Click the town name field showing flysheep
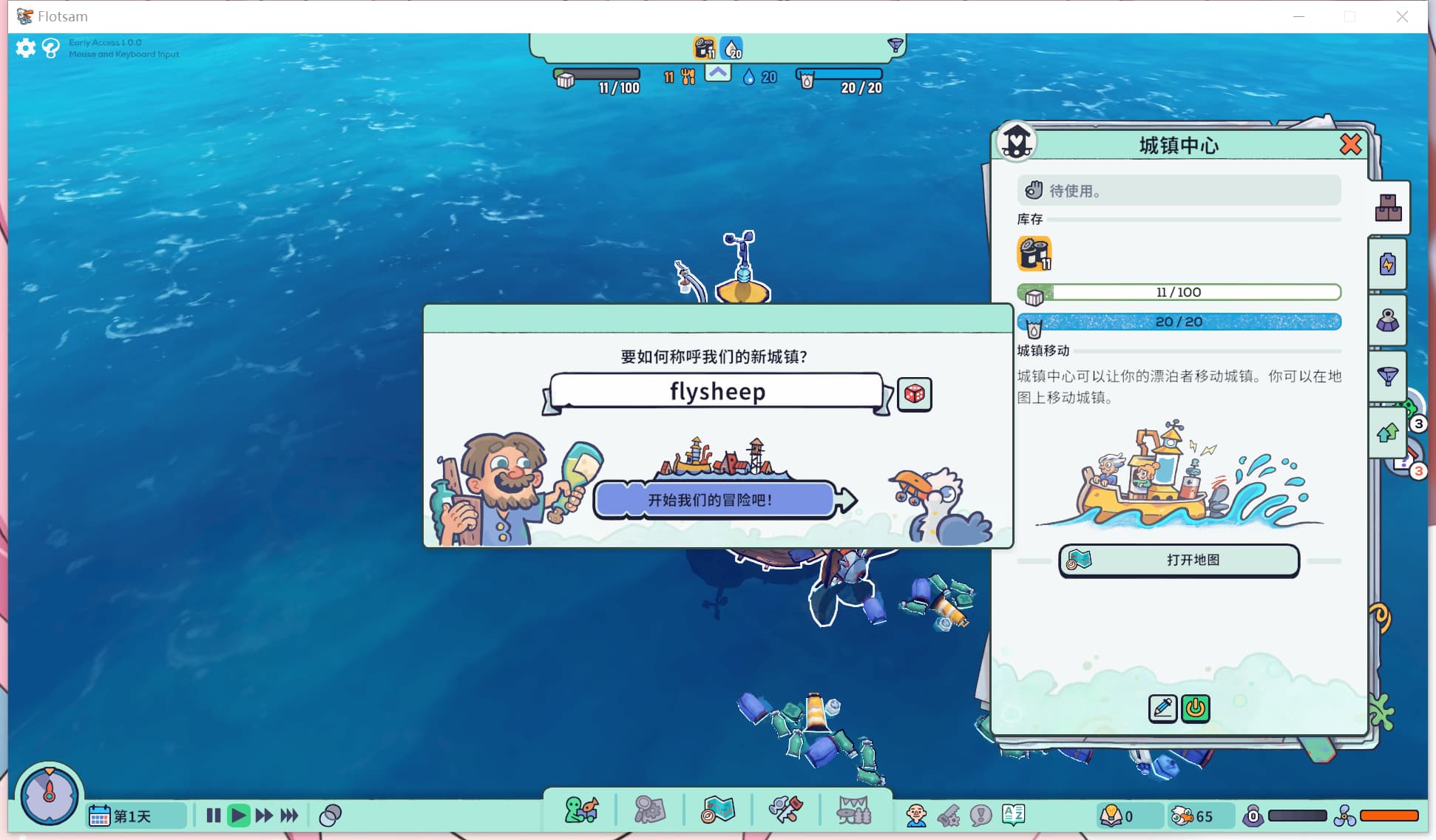Screen dimensions: 1436x840 pos(715,392)
